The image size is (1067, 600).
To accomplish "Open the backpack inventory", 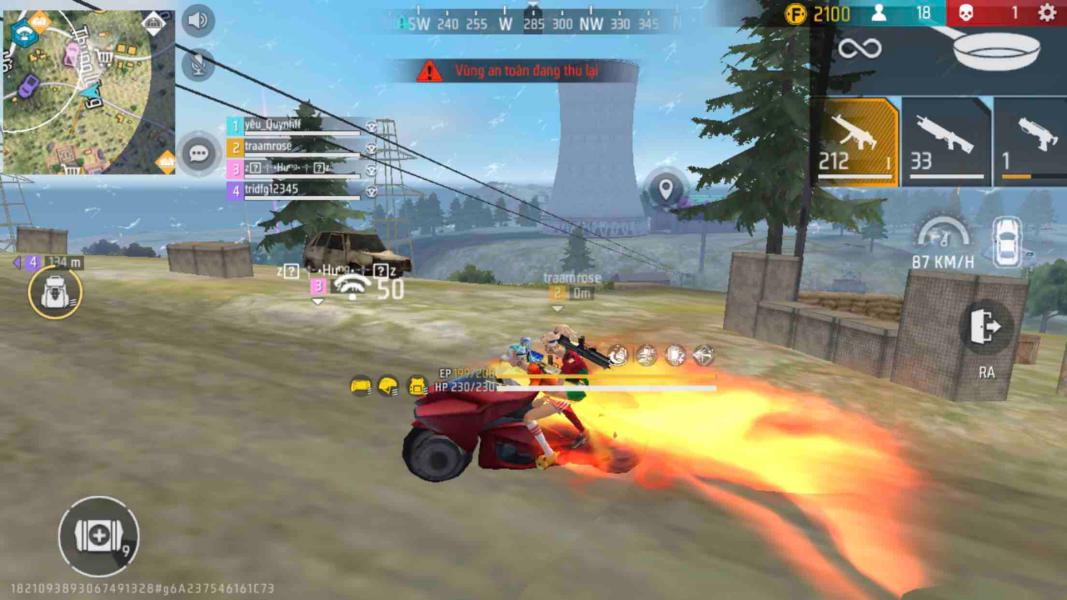I will [x=55, y=292].
